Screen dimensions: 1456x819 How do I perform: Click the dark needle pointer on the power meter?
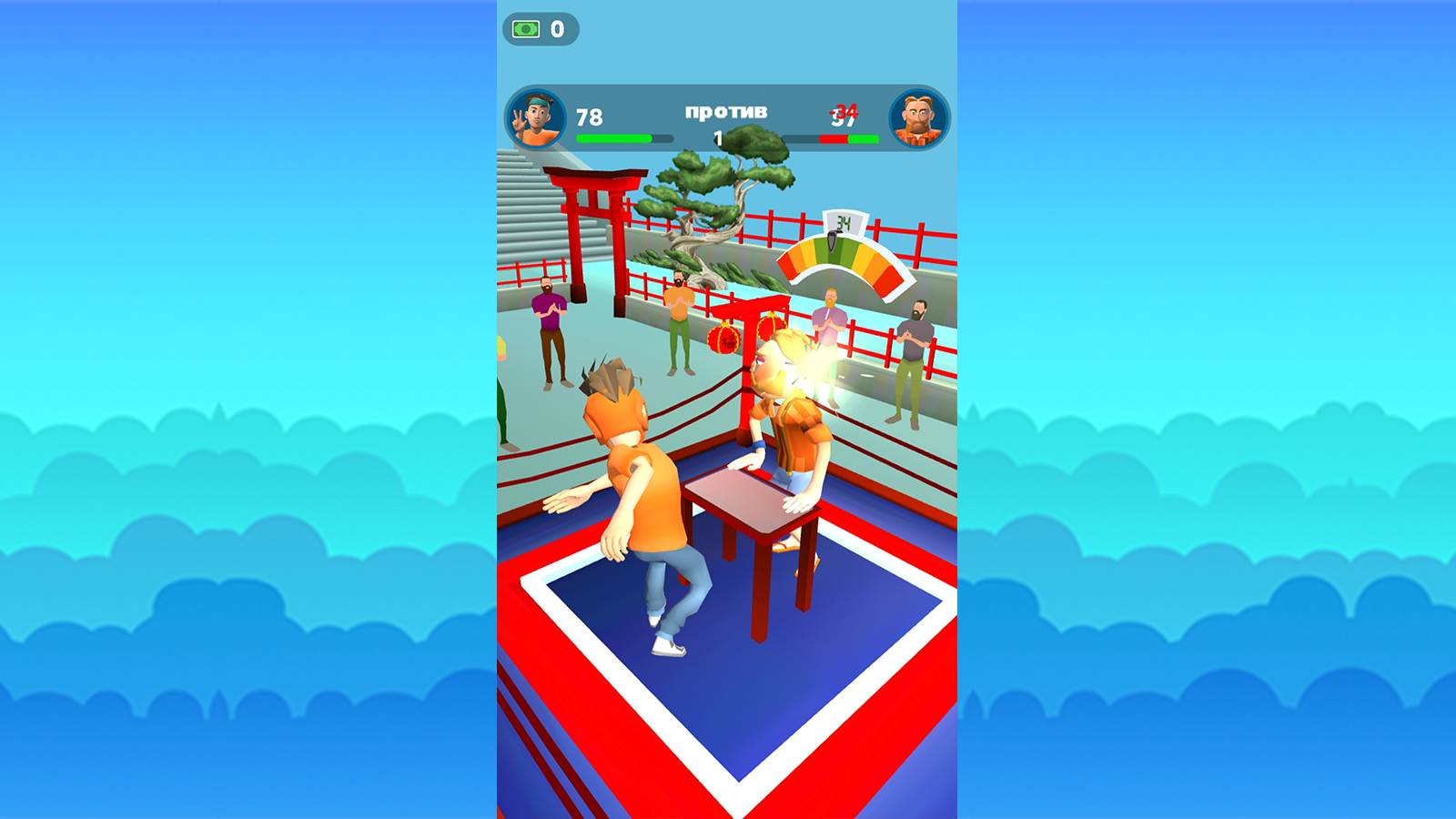(834, 244)
